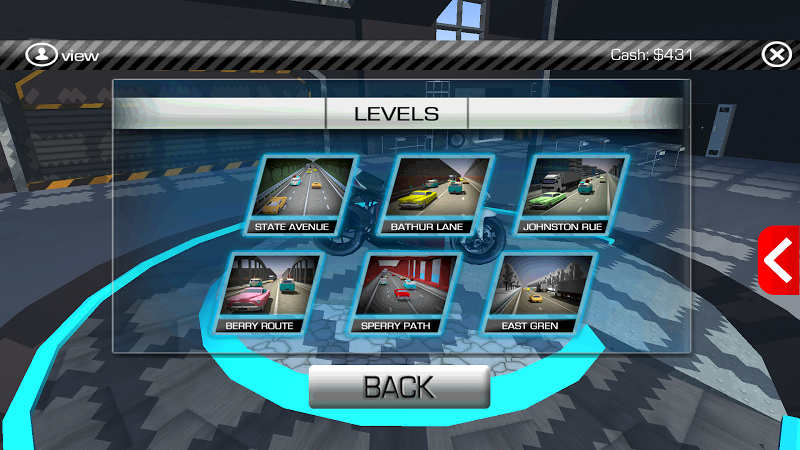
Task: Choose the Bathur Lane level
Action: pyautogui.click(x=438, y=194)
